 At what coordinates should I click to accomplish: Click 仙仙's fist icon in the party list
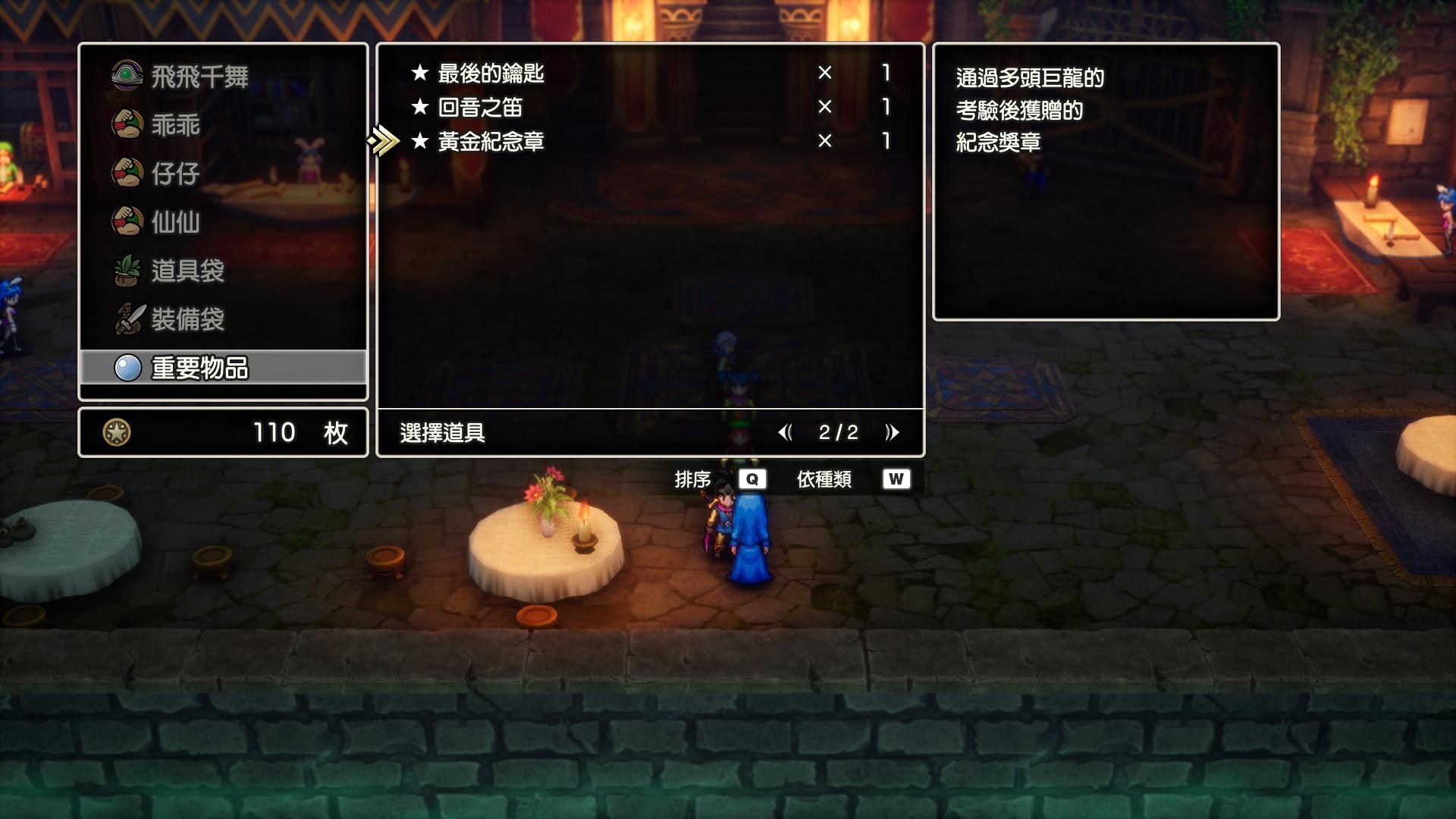click(x=127, y=223)
